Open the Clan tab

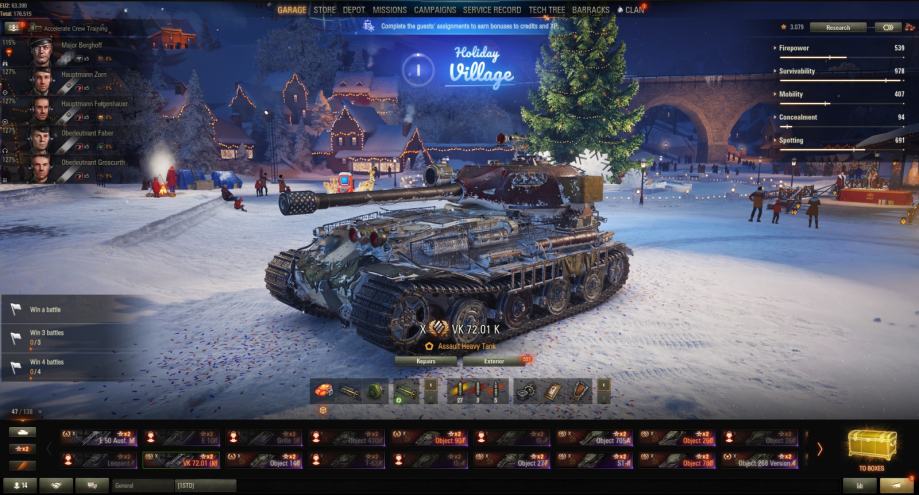click(634, 10)
